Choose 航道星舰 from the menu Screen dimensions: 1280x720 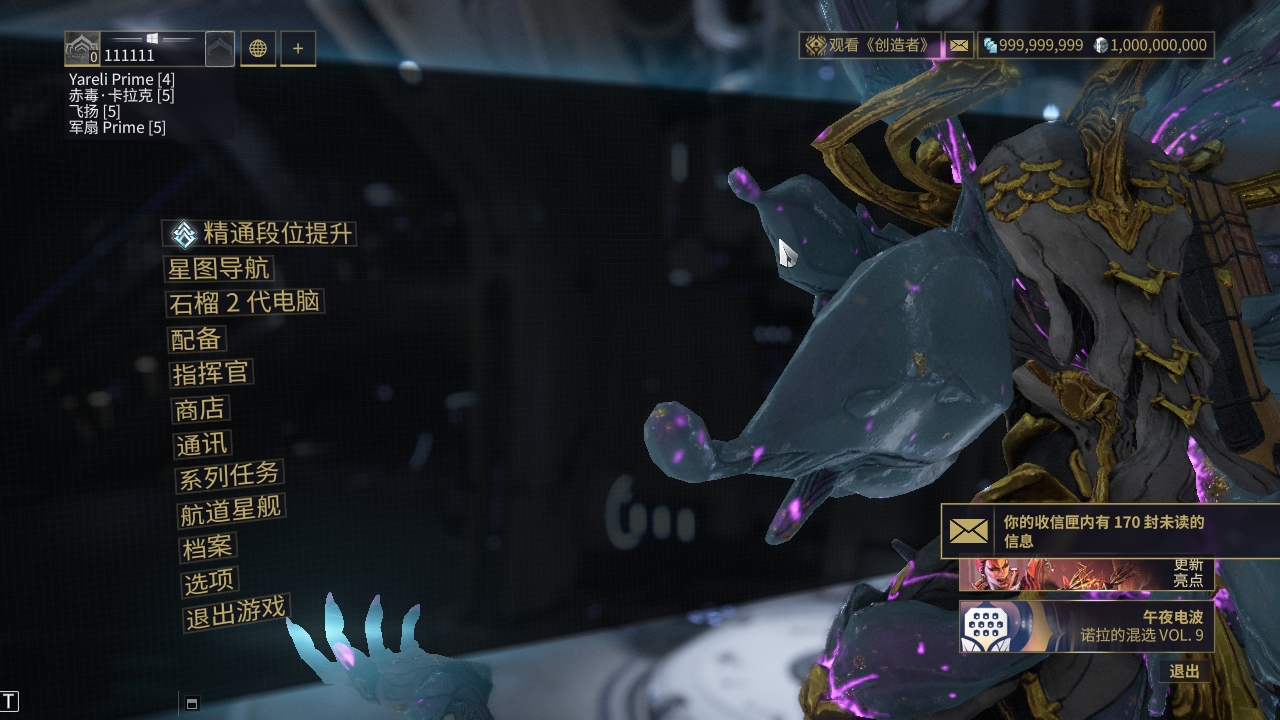pos(231,511)
